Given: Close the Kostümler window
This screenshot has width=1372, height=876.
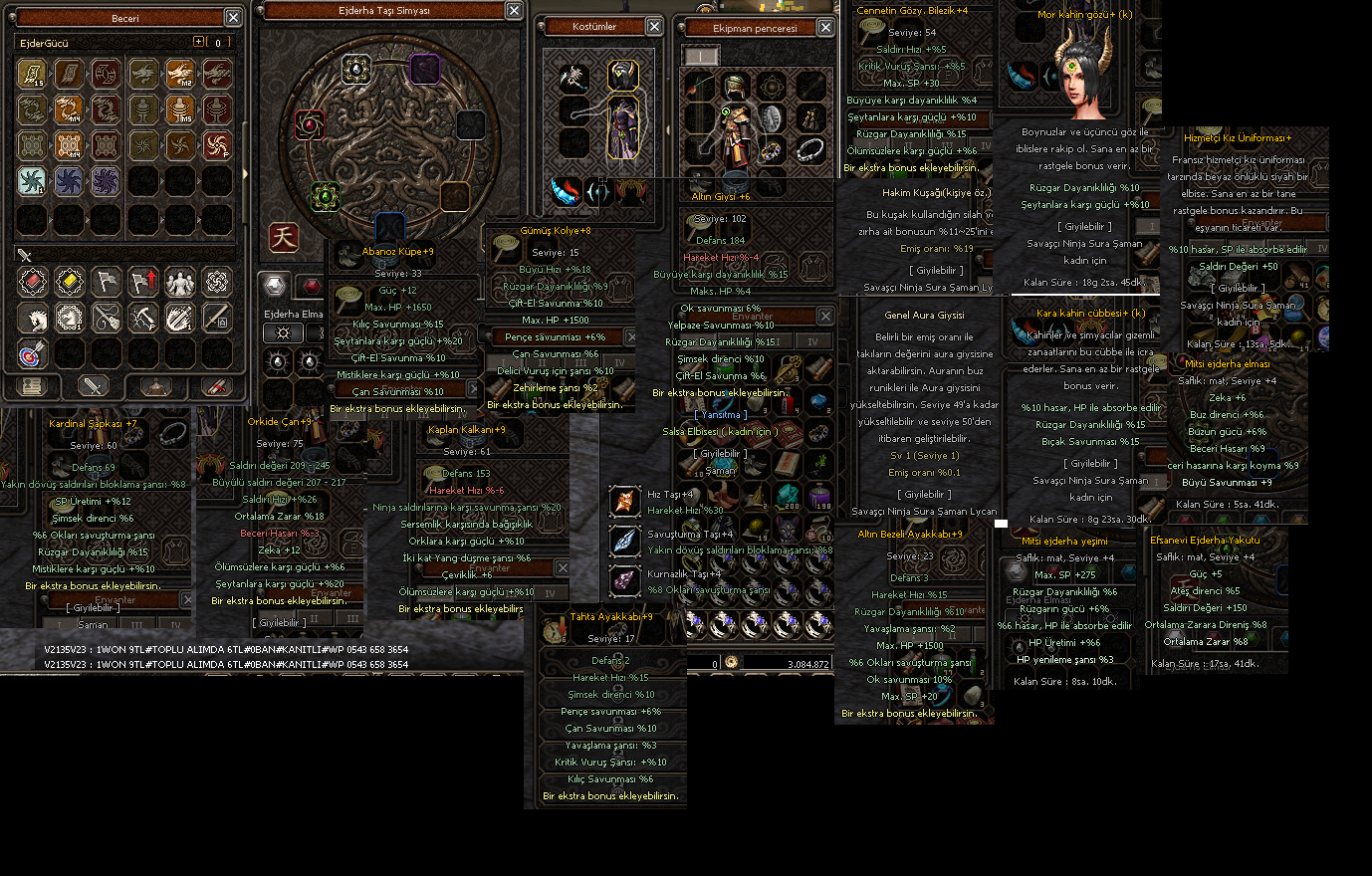Looking at the screenshot, I should pyautogui.click(x=654, y=26).
